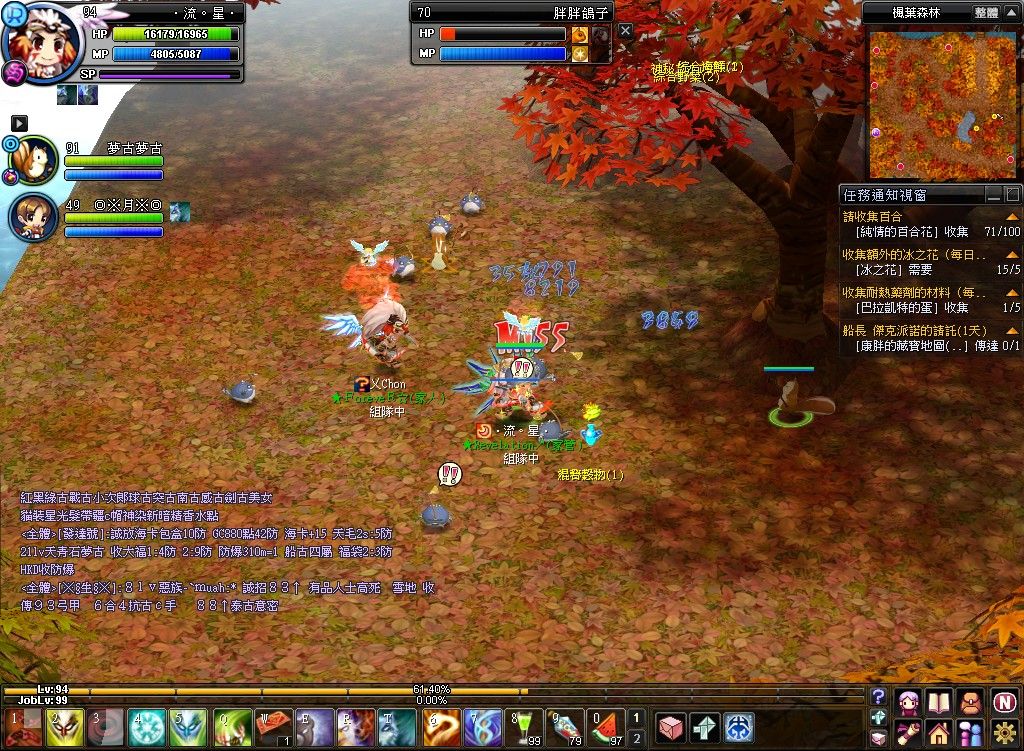The image size is (1024, 751).
Task: Open the backpack inventory
Action: click(x=970, y=702)
